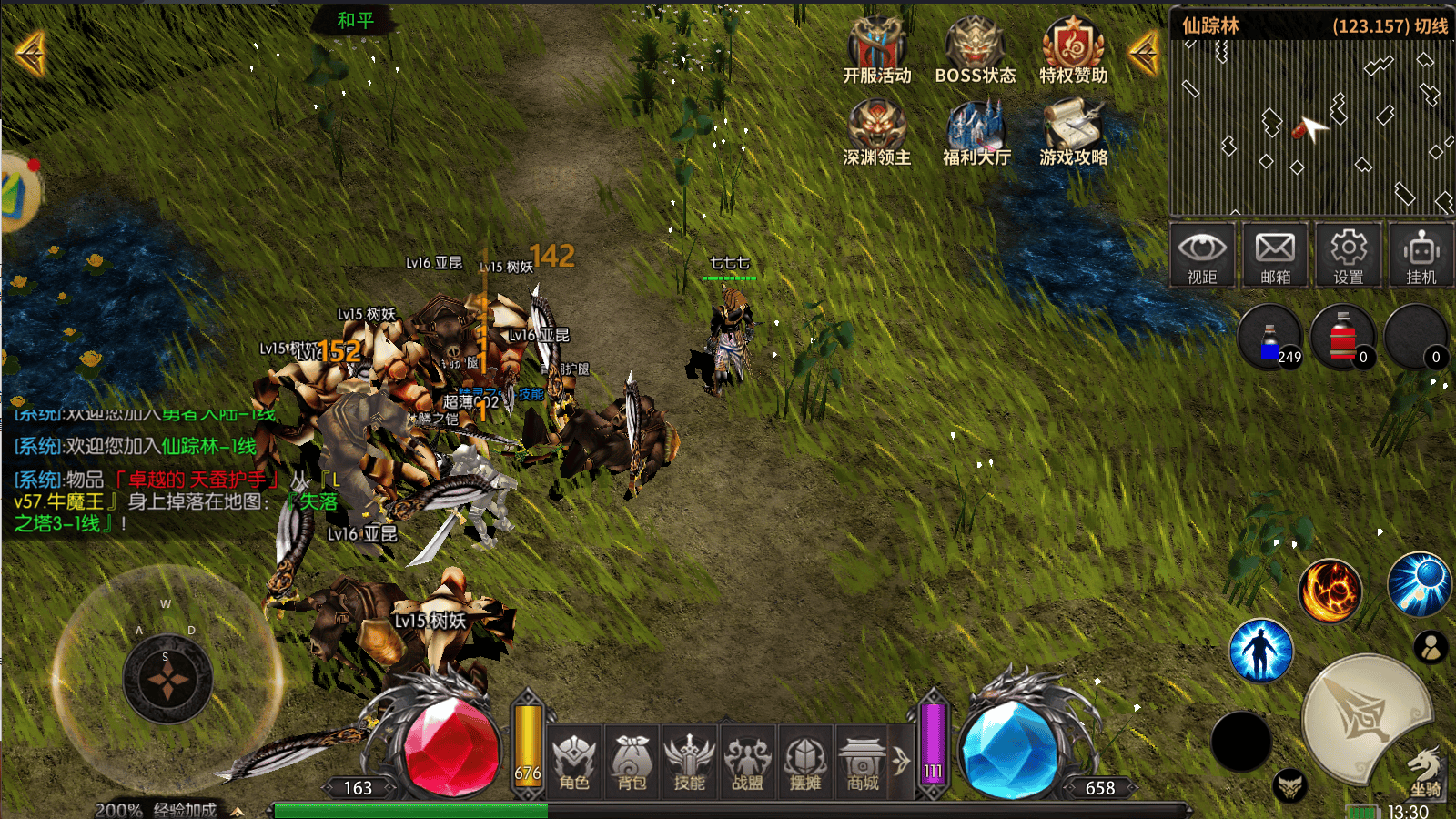This screenshot has width=1456, height=819.
Task: Activate 挂机 auto-battle mode
Action: (x=1421, y=255)
